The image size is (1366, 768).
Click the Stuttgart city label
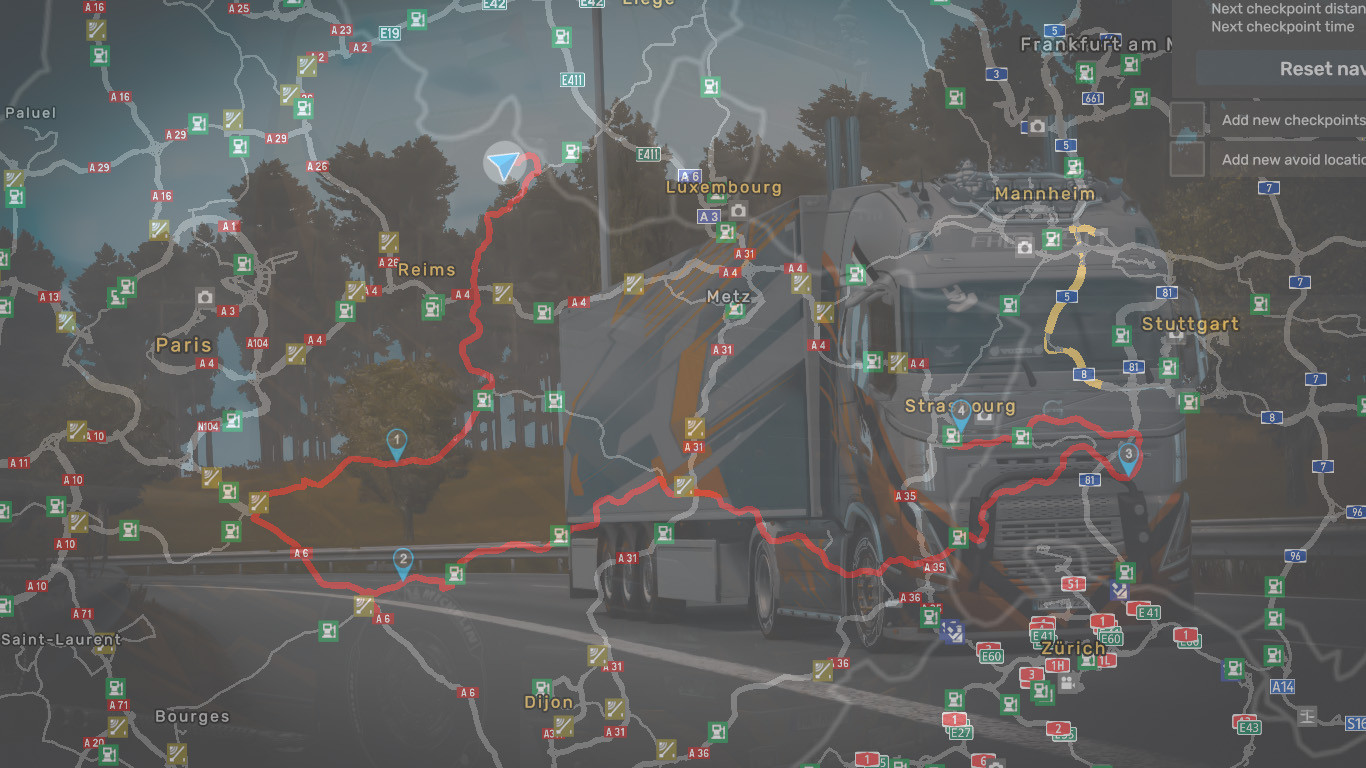[x=1190, y=324]
